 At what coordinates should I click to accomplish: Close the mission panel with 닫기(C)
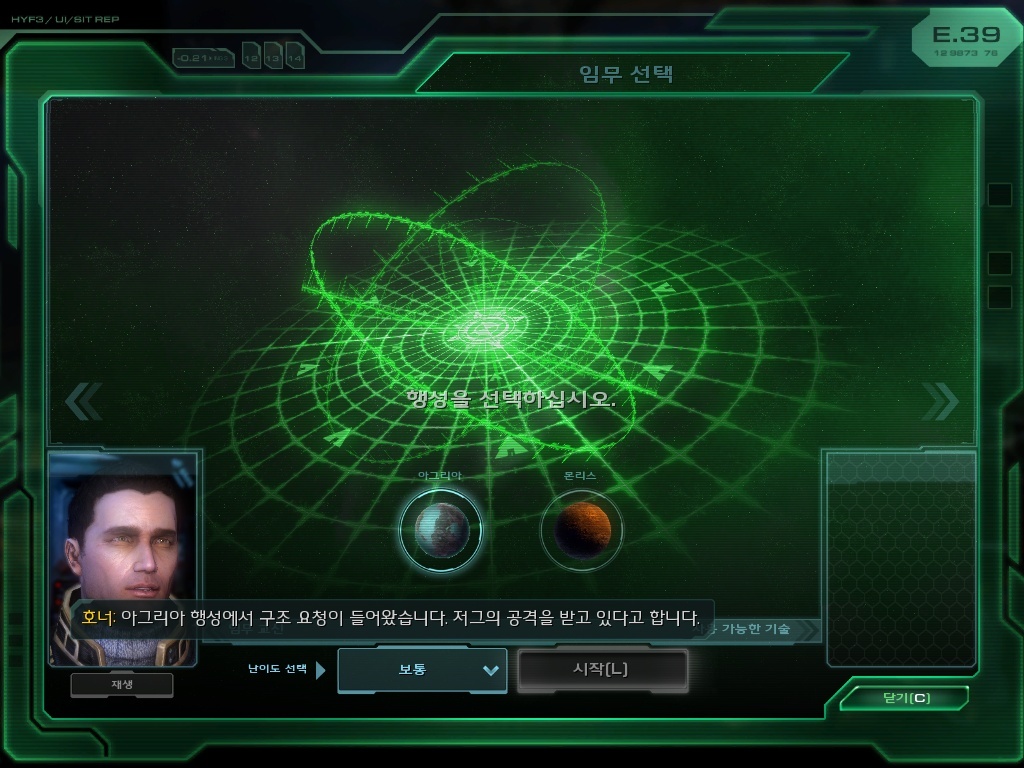point(905,698)
